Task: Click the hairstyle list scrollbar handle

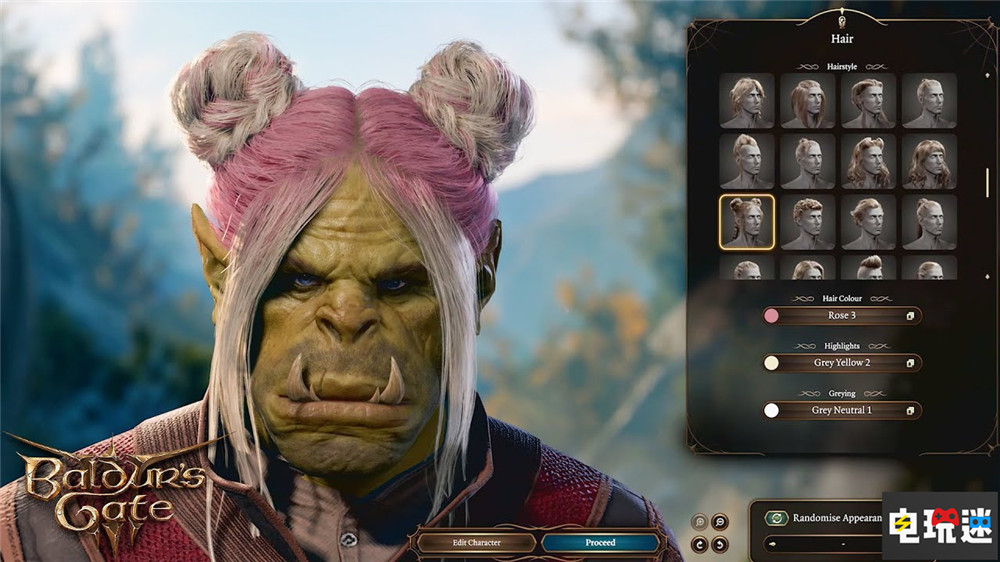Action: pos(987,182)
